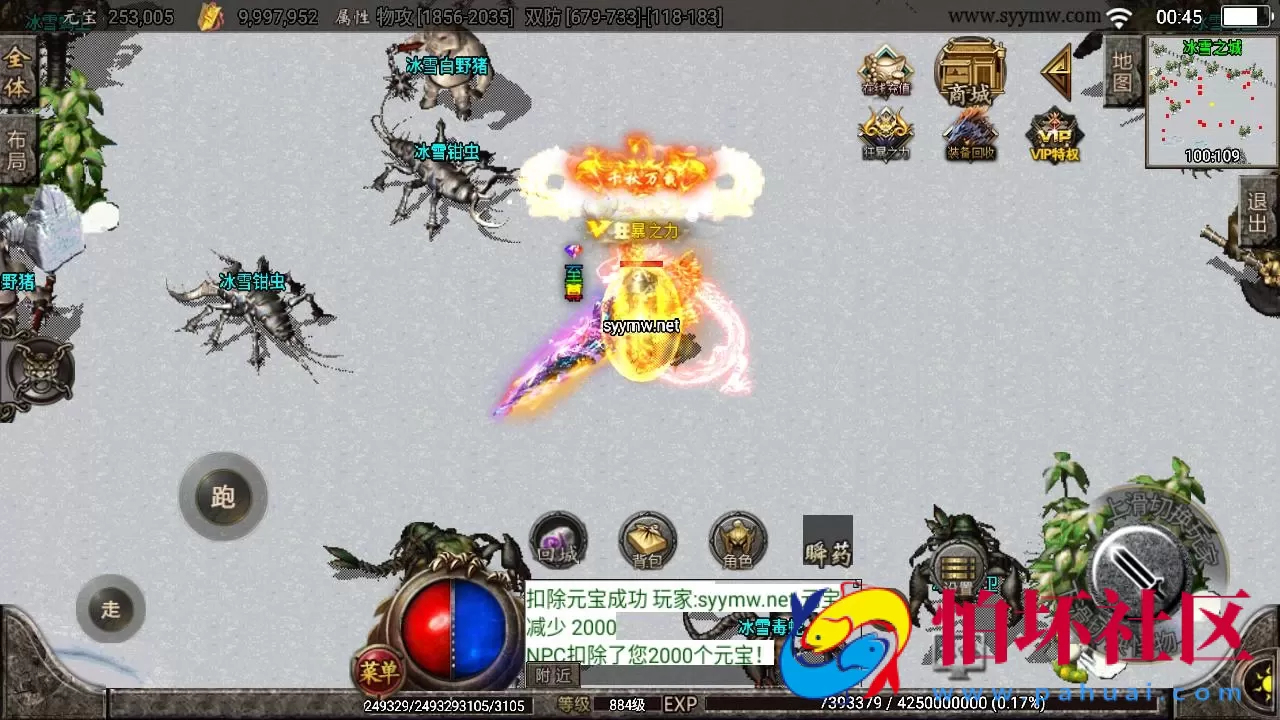Viewport: 1280px width, 720px height.
Task: Open 装备回收 equipment recycling
Action: pos(969,135)
